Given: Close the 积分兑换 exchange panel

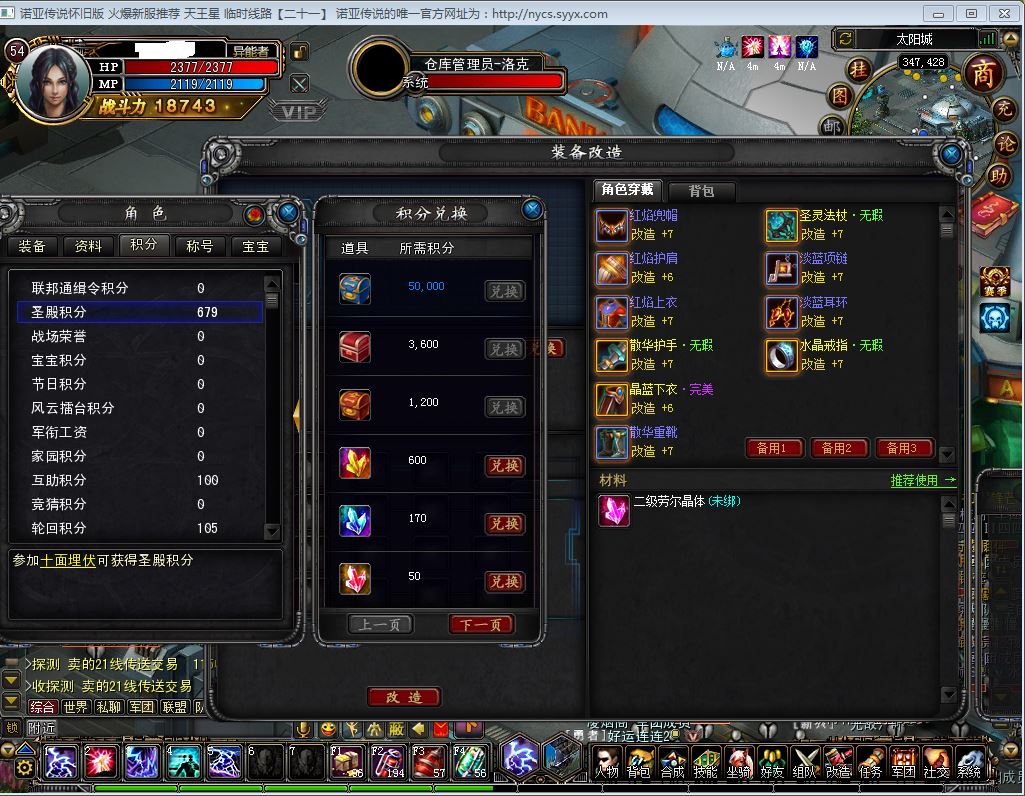Looking at the screenshot, I should [532, 209].
